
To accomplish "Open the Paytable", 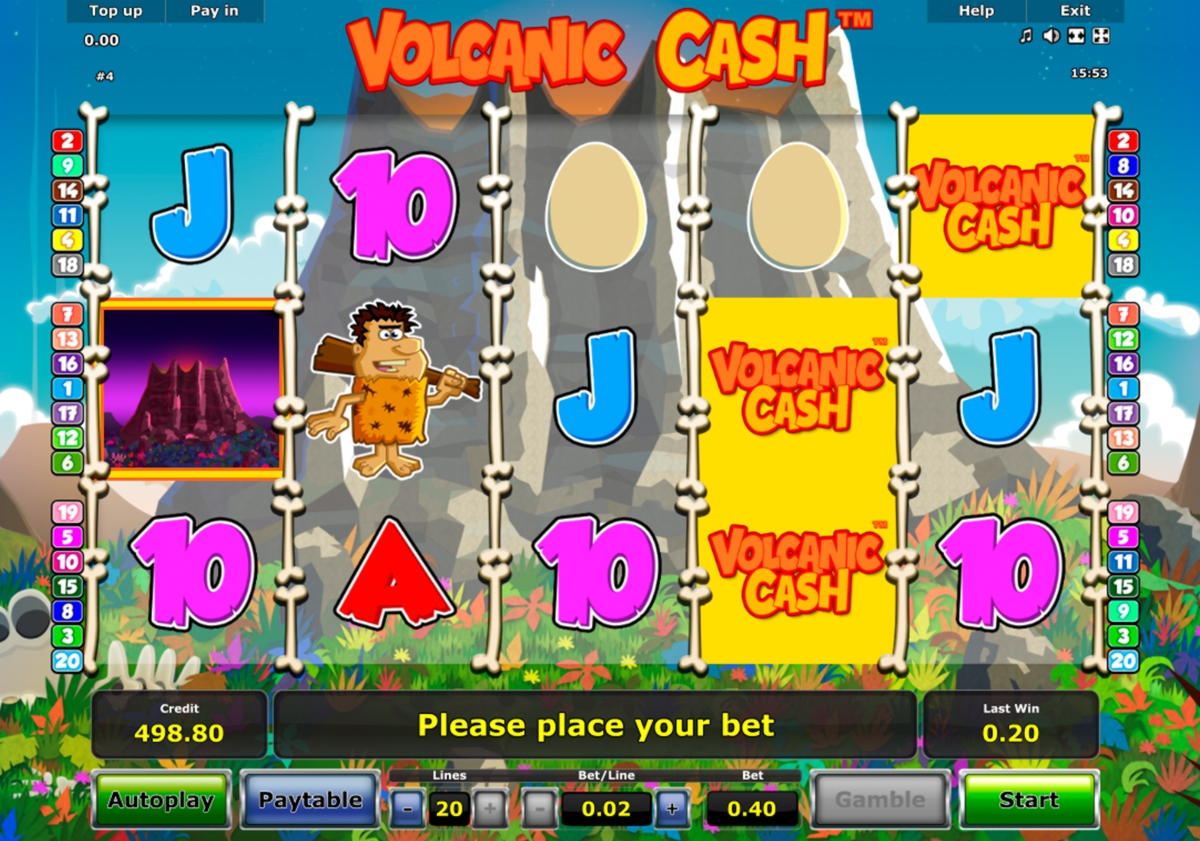I will [310, 800].
